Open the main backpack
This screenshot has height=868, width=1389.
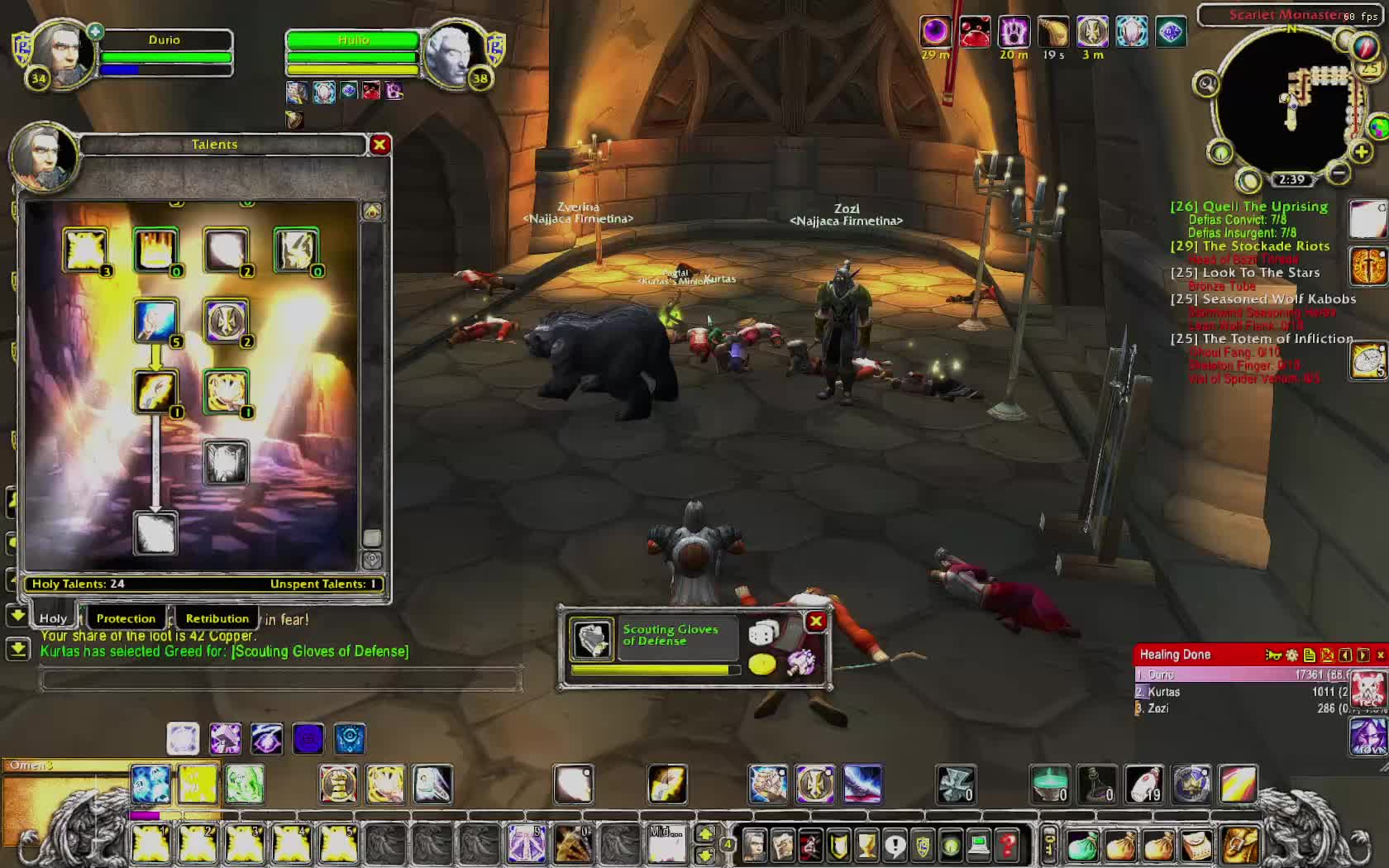click(1240, 845)
